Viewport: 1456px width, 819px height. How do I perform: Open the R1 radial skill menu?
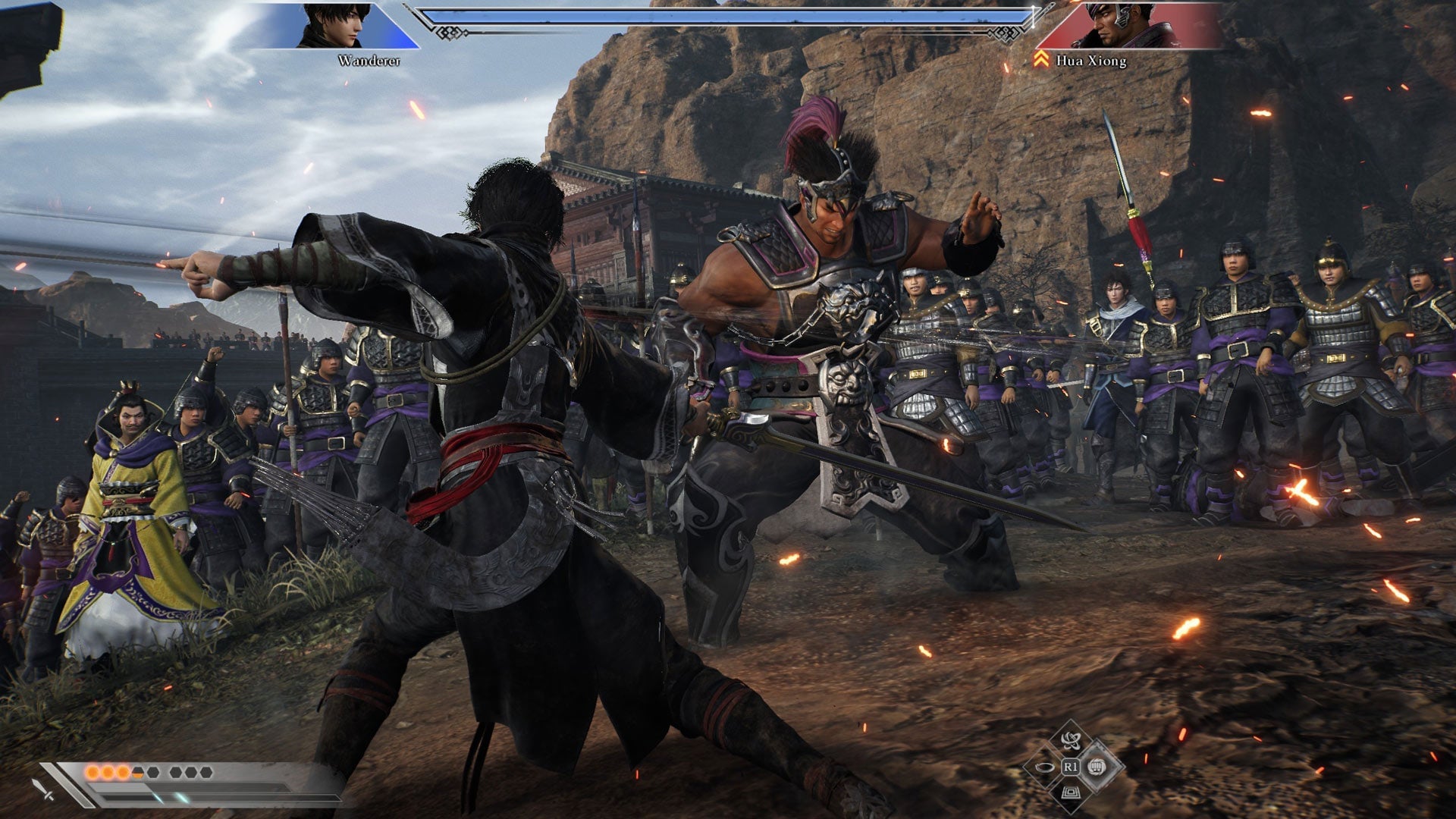[1072, 767]
